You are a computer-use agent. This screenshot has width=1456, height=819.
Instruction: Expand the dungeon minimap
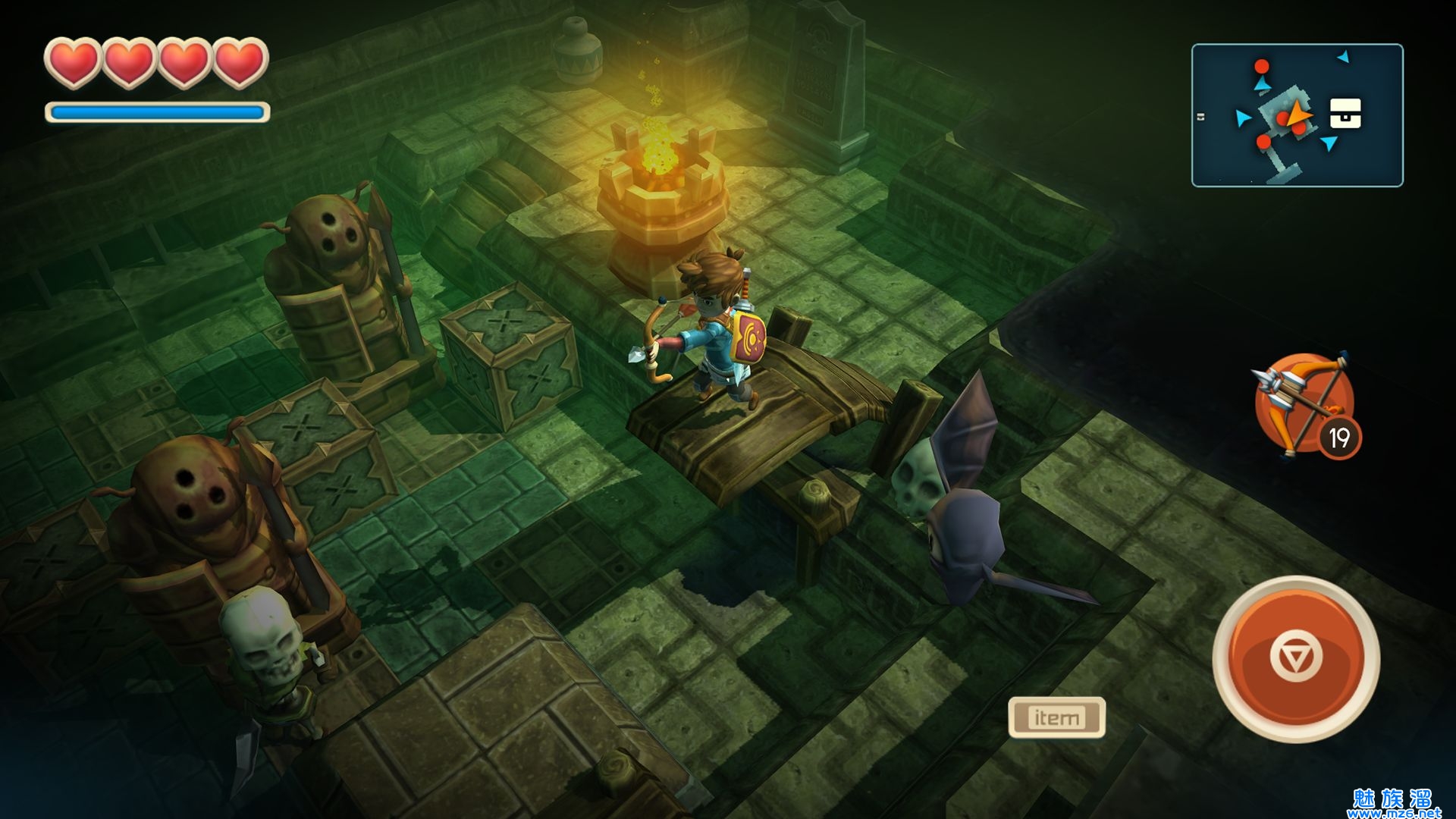[1297, 115]
